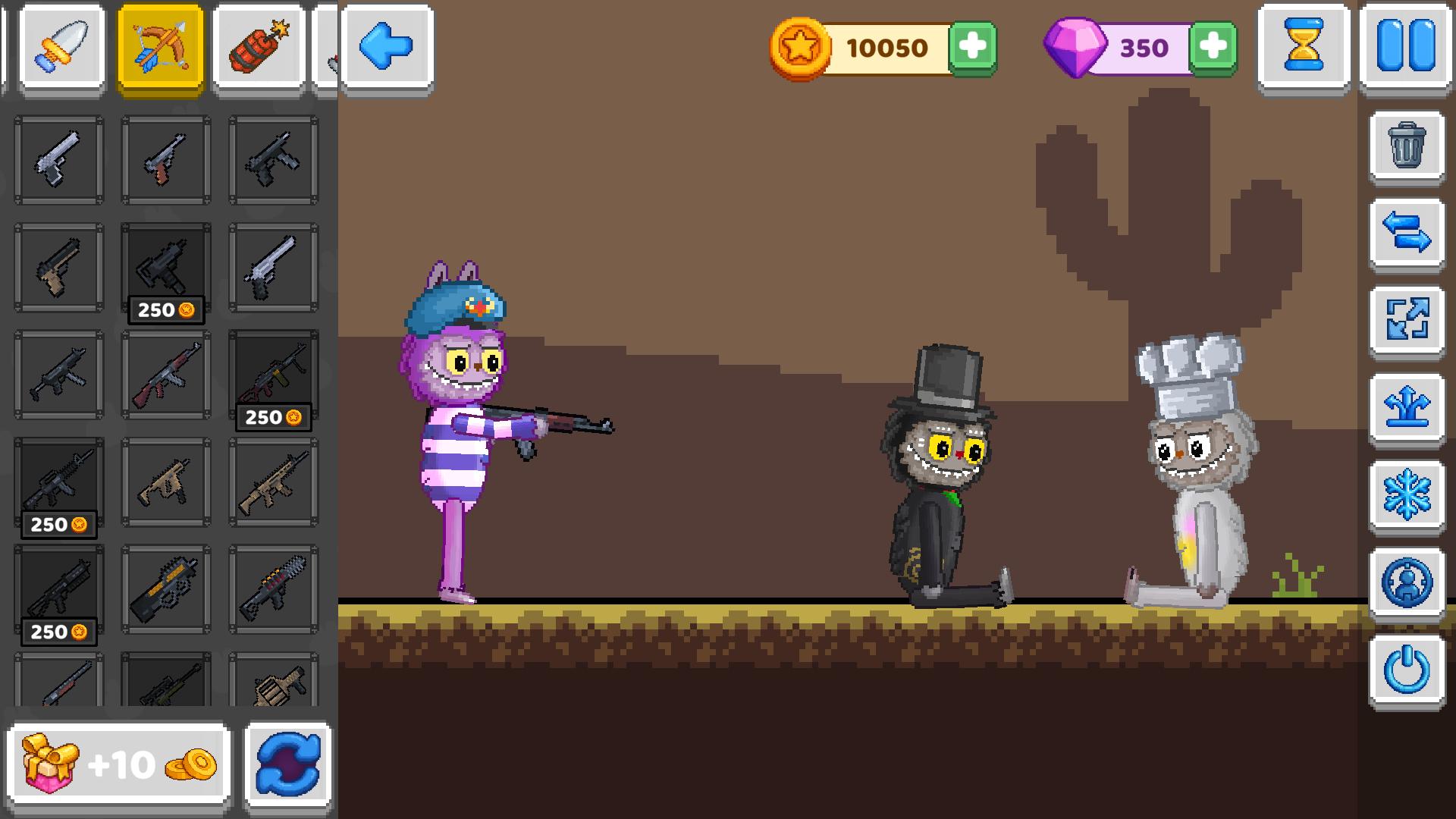
Task: Open the partially hidden fourth category tab
Action: (x=331, y=48)
